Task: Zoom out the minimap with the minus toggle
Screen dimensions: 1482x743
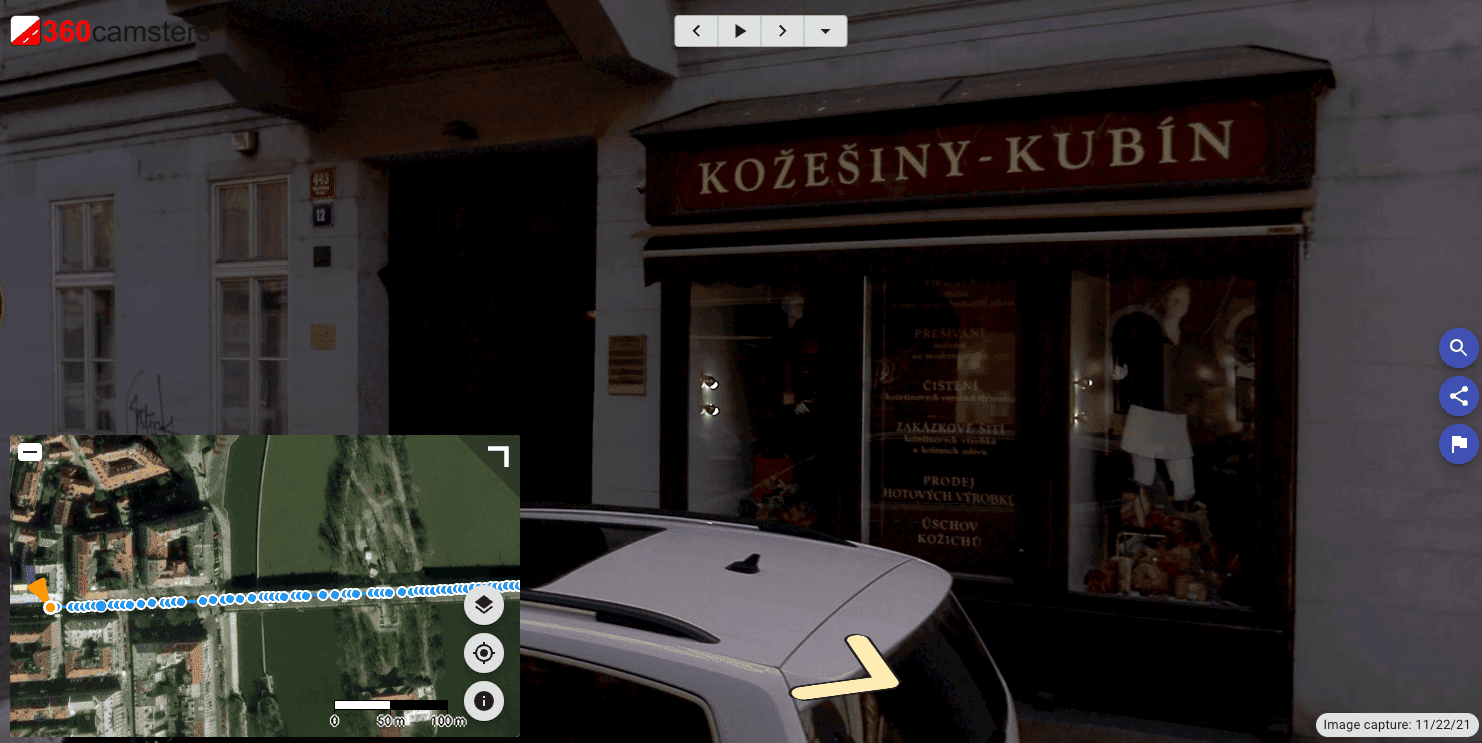Action: tap(29, 451)
